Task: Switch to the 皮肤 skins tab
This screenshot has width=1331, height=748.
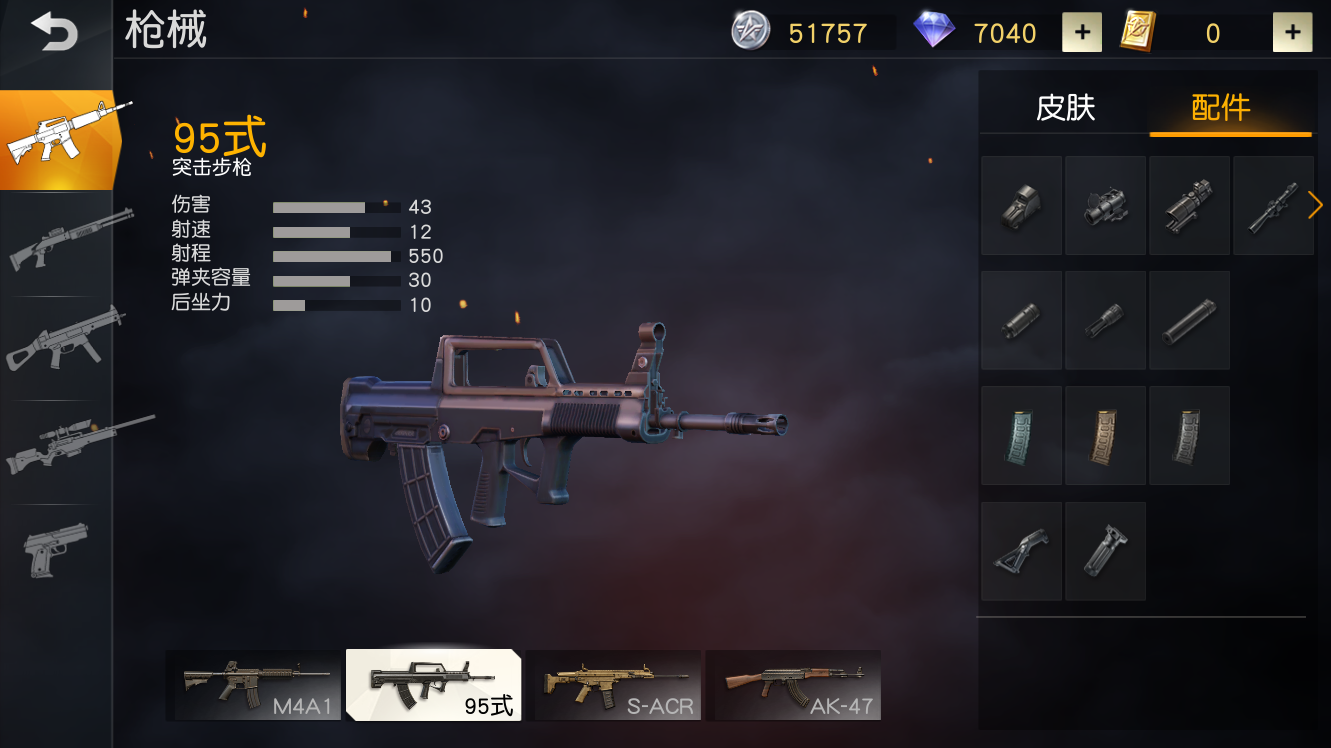Action: (1065, 107)
